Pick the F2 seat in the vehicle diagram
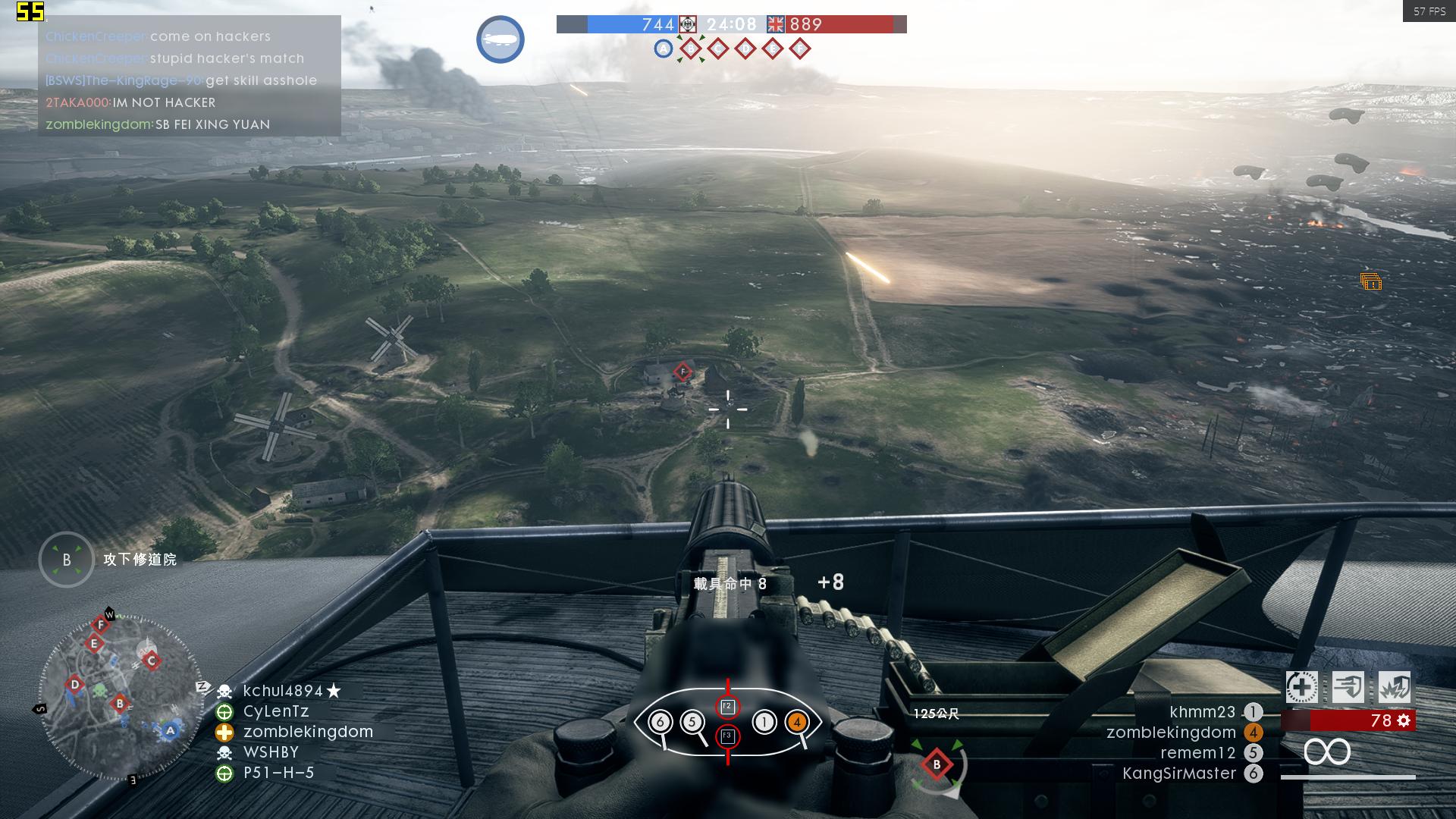1456x819 pixels. click(x=727, y=707)
